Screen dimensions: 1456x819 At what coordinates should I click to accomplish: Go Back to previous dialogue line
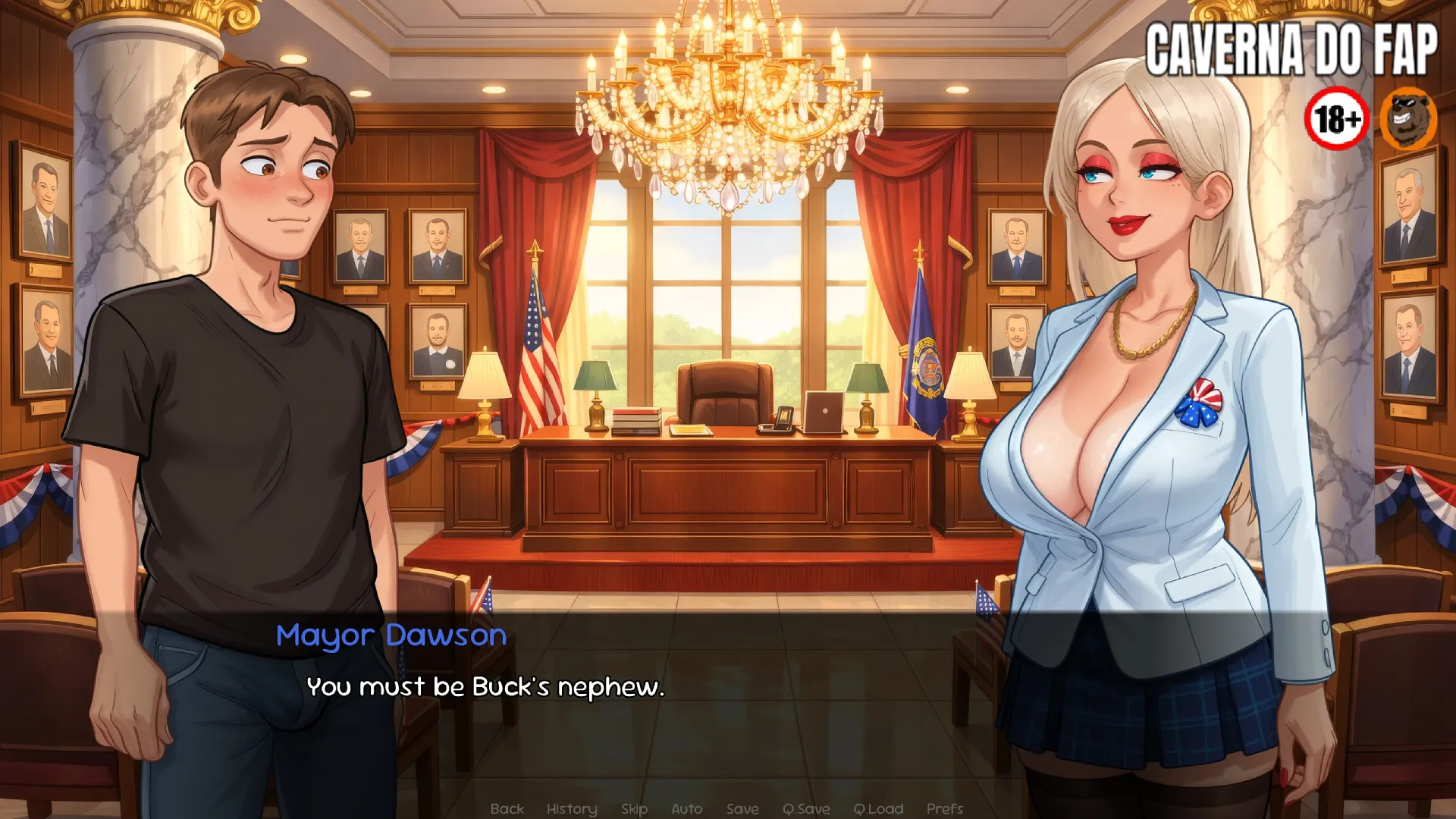coord(507,808)
